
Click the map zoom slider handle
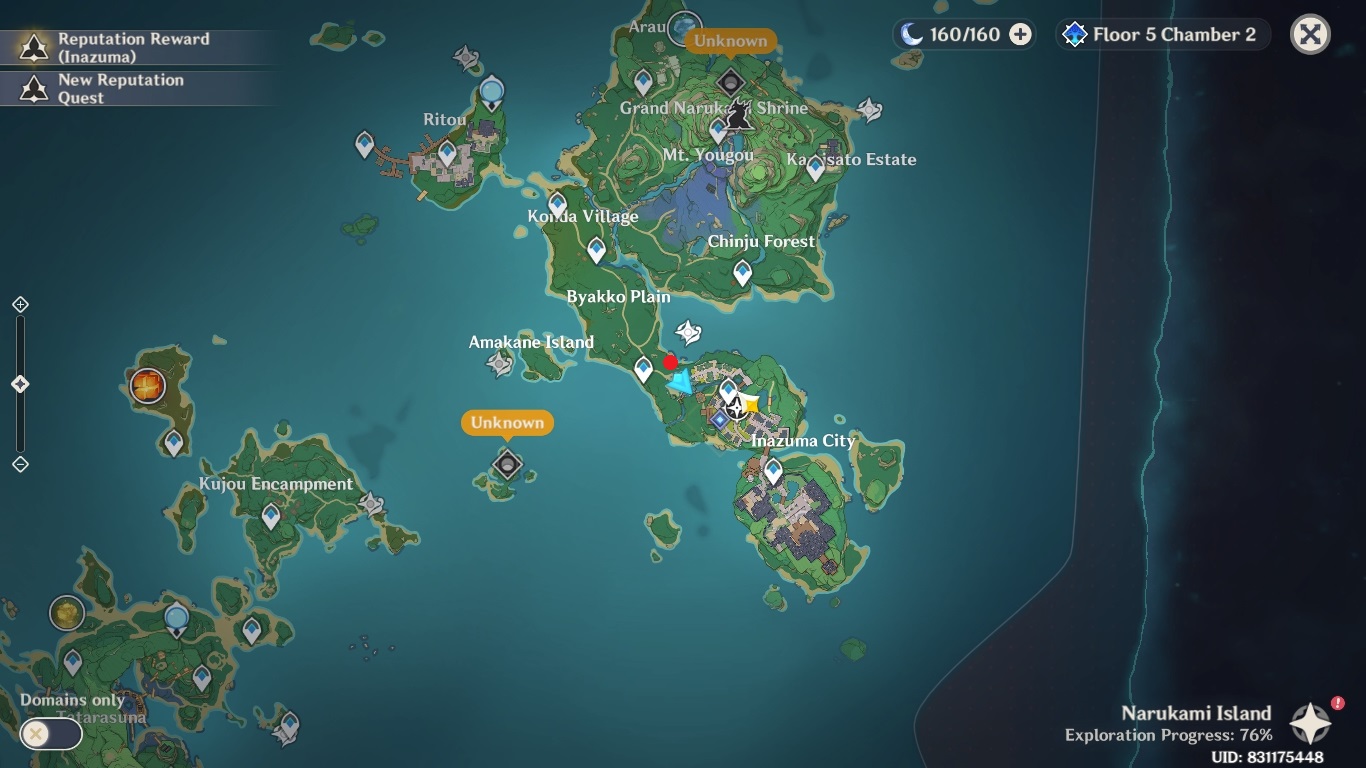coord(20,384)
